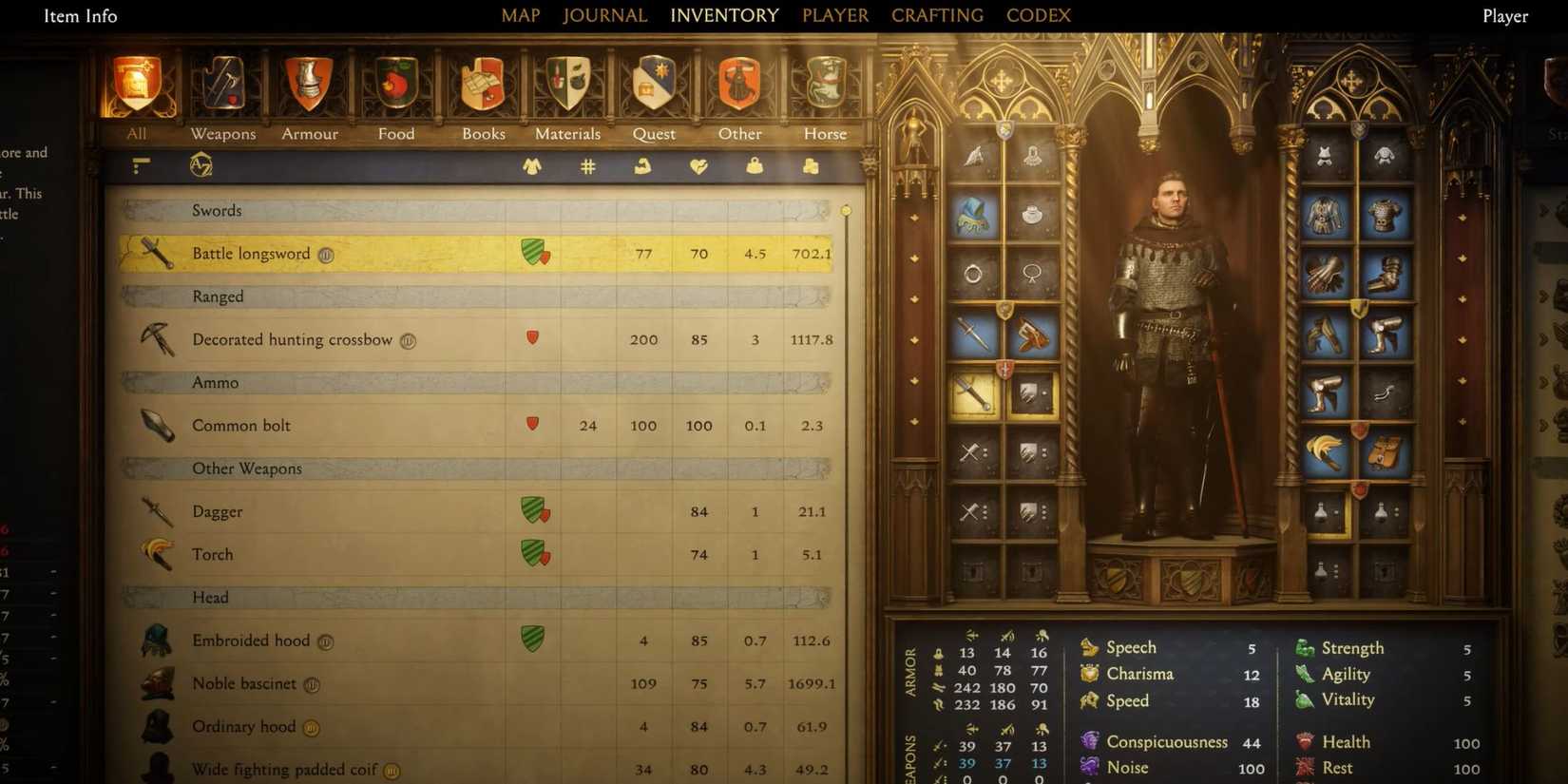
Task: Sort by armor using the shirt column icon
Action: [532, 165]
